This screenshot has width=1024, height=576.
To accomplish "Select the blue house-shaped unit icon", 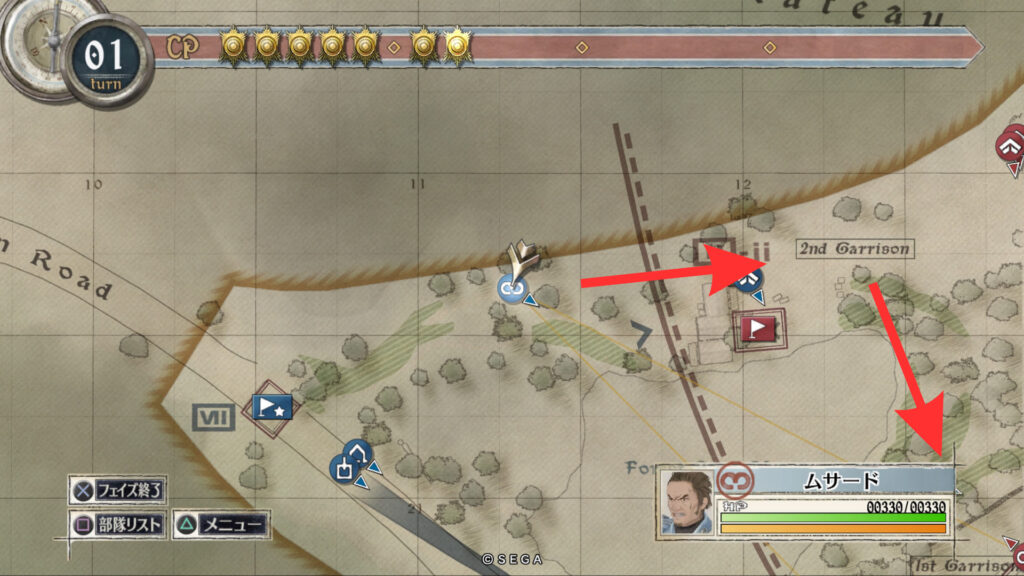I will coord(358,452).
